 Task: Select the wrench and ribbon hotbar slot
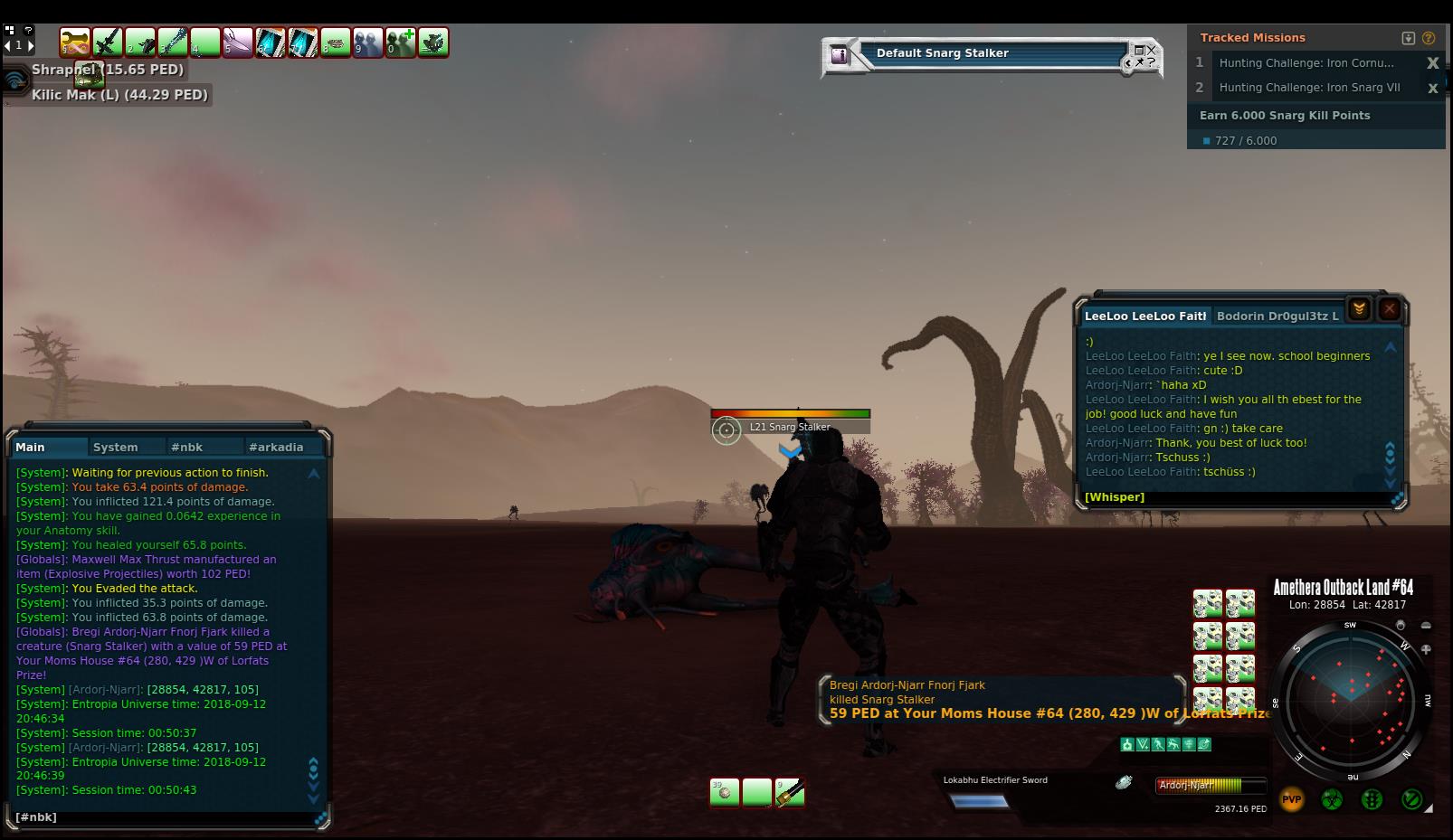(x=75, y=42)
